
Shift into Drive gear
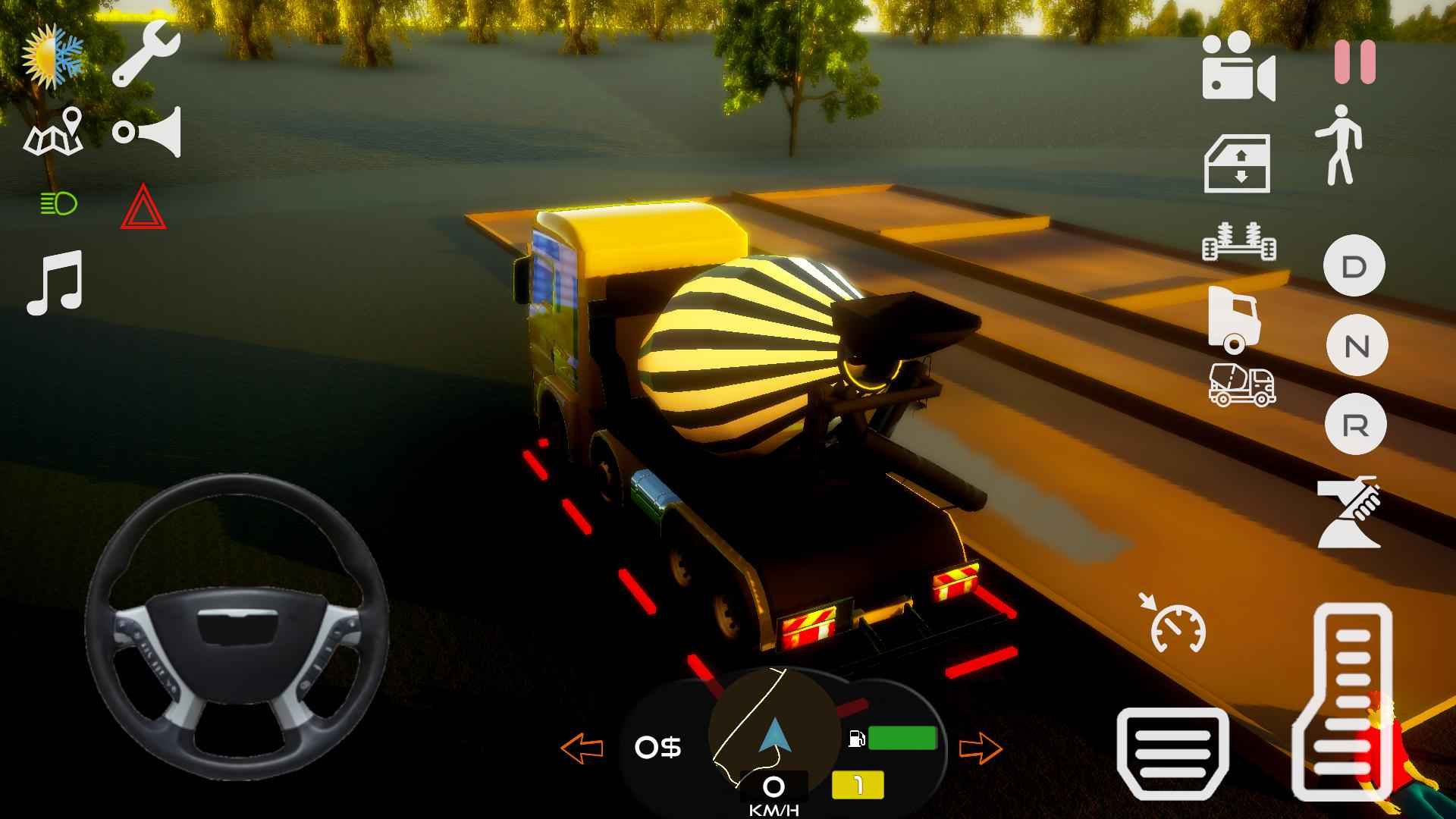pyautogui.click(x=1354, y=266)
